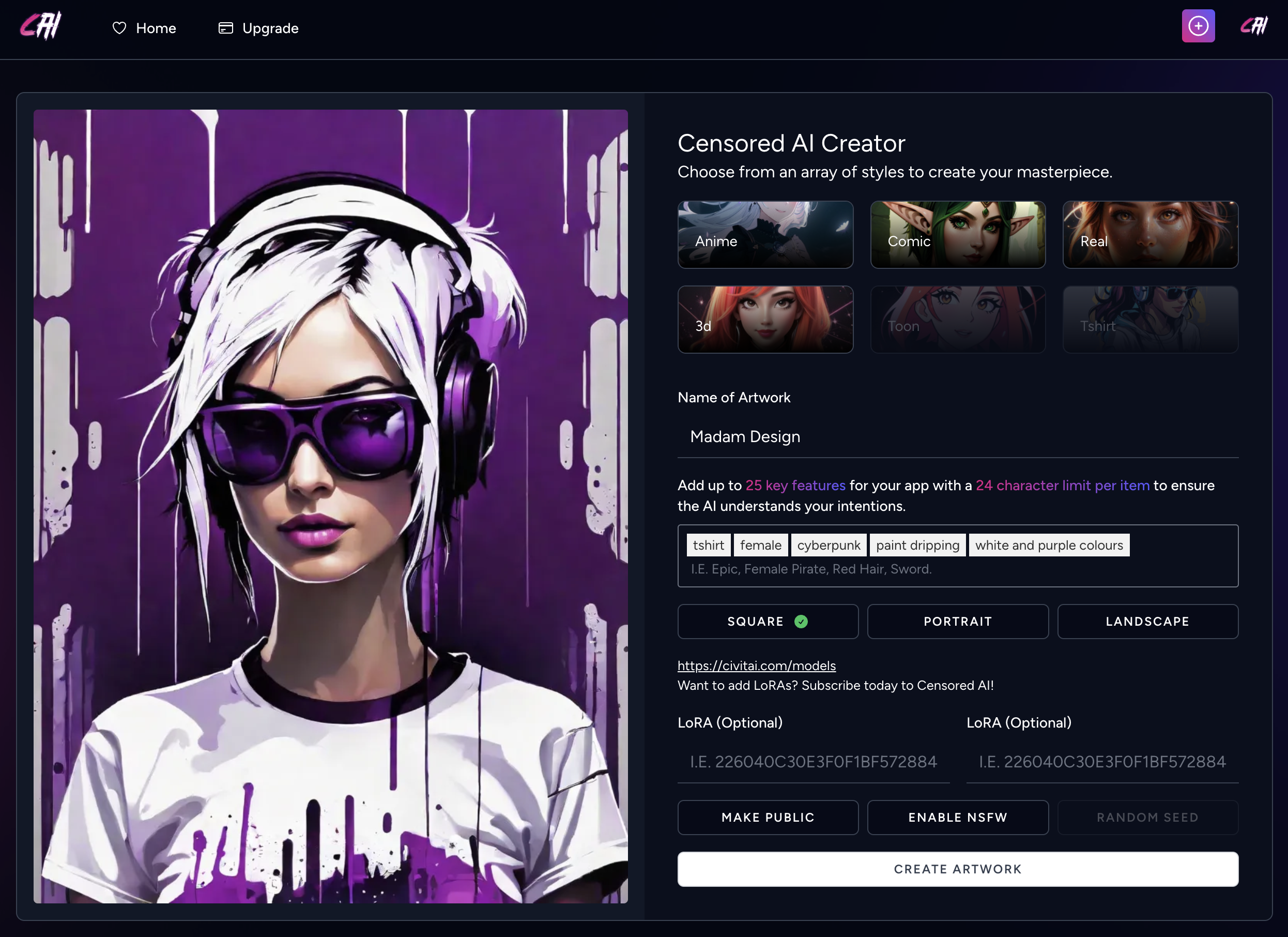Image resolution: width=1288 pixels, height=937 pixels.
Task: Choose the Toon style tile
Action: pos(958,320)
